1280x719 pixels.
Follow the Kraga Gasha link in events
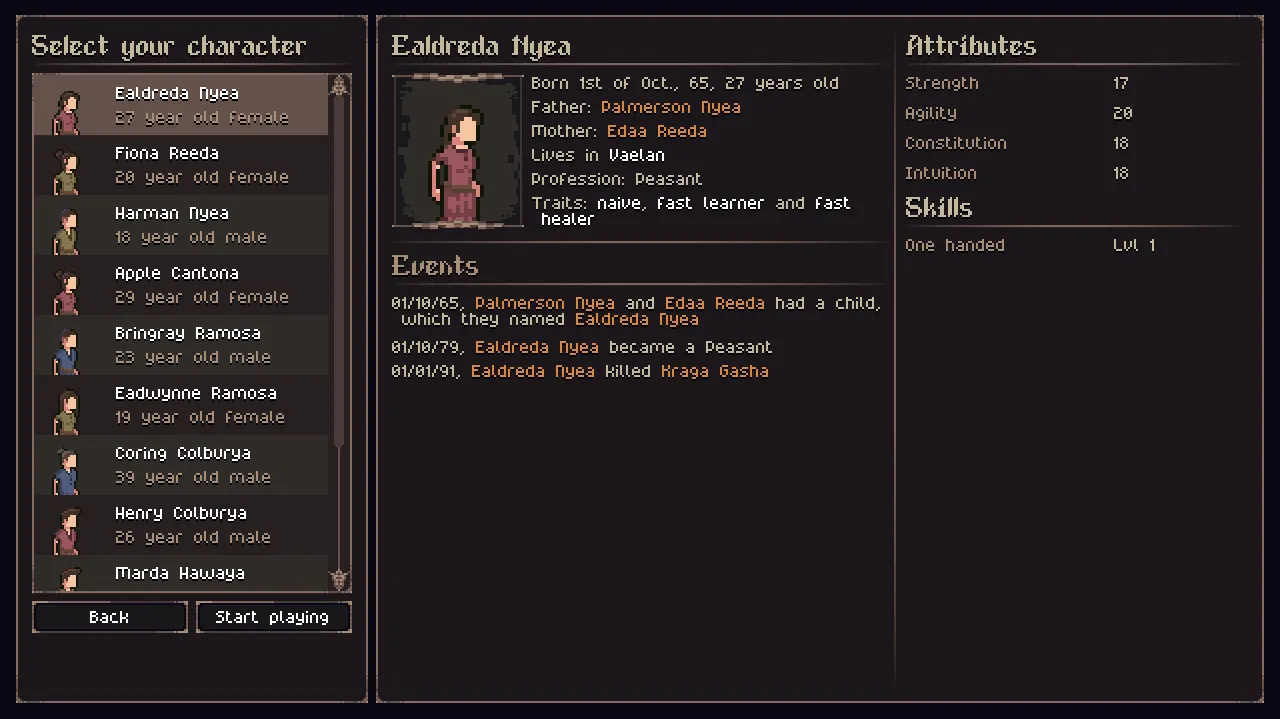[x=714, y=371]
